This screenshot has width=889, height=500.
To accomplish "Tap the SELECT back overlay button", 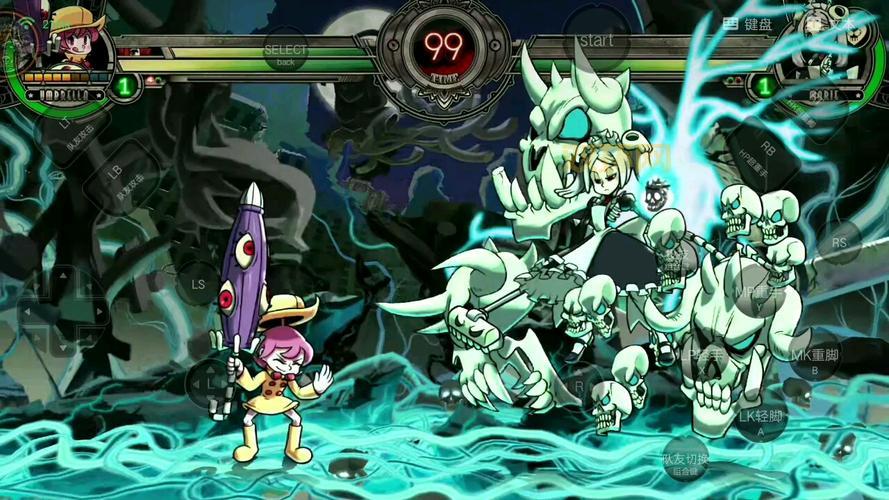I will [285, 50].
